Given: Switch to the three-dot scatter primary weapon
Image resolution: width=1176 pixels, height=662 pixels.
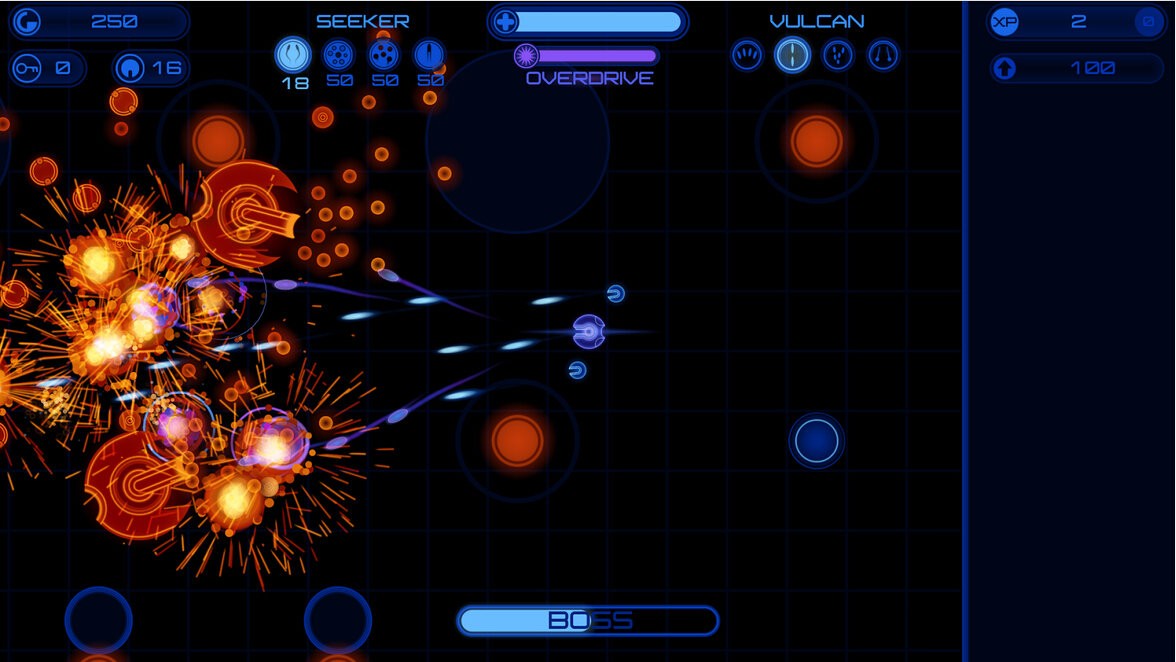Looking at the screenshot, I should click(x=838, y=55).
